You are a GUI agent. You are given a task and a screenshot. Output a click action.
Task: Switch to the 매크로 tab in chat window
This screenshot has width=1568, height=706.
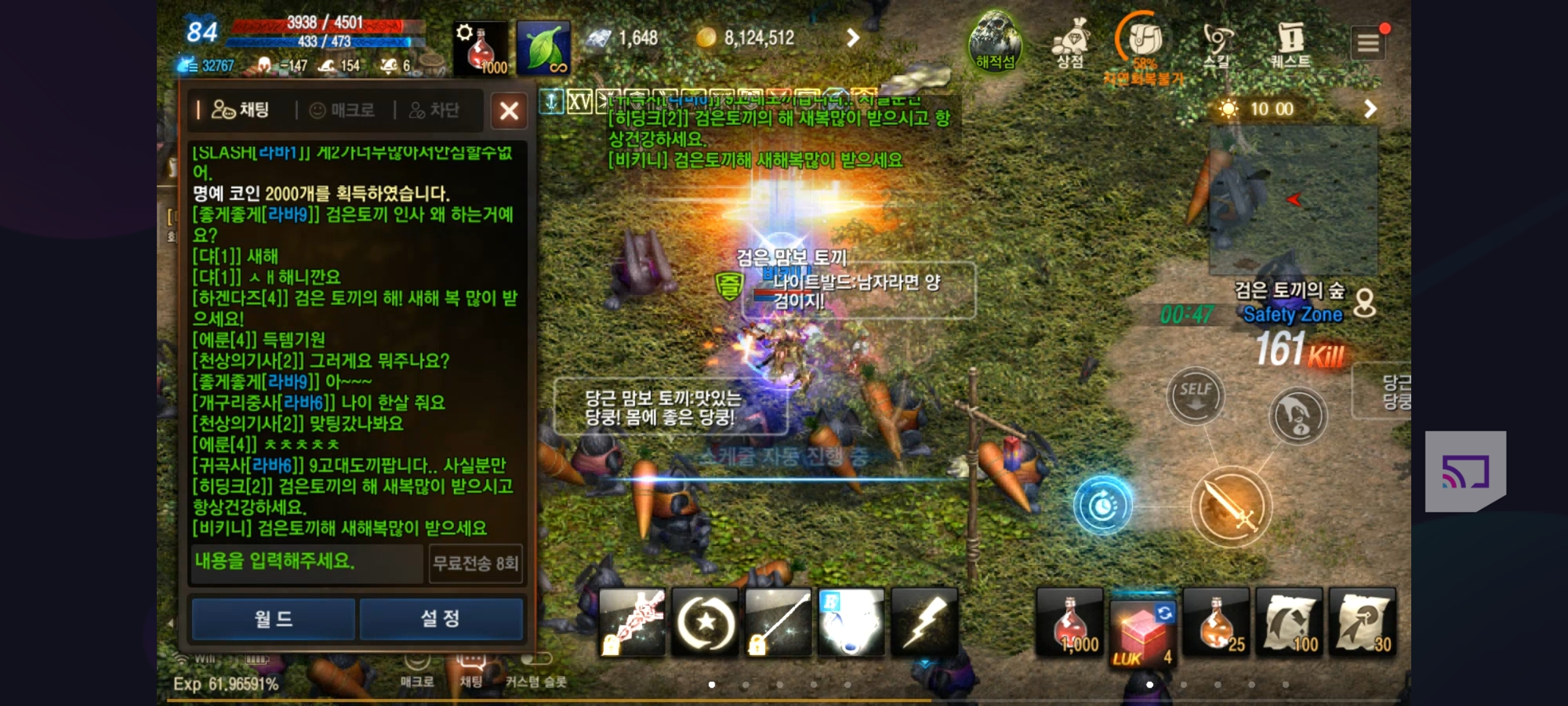click(340, 110)
